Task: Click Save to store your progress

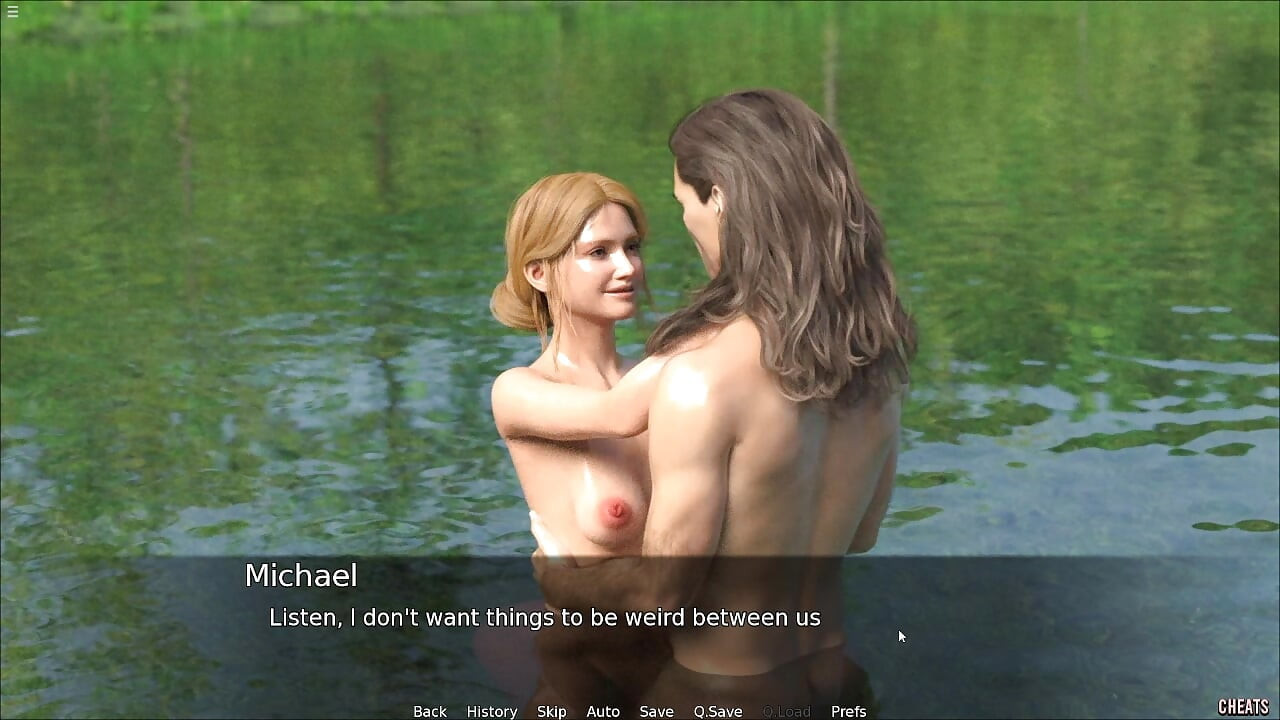Action: point(656,711)
